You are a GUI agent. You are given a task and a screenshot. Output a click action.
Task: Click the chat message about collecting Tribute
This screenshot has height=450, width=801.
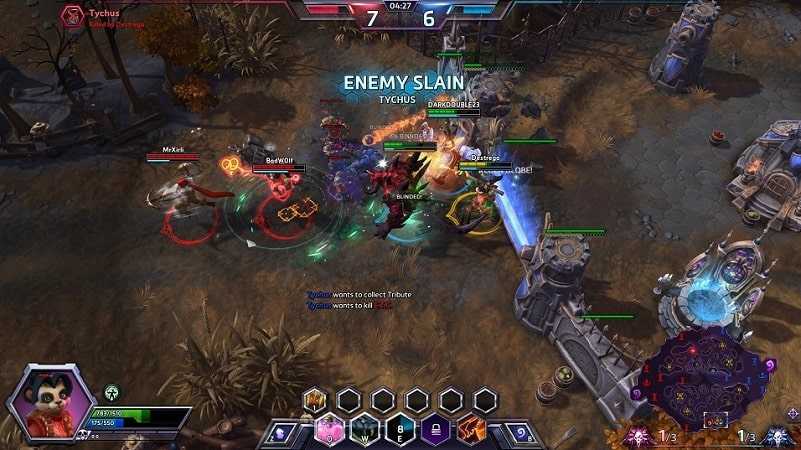358,294
